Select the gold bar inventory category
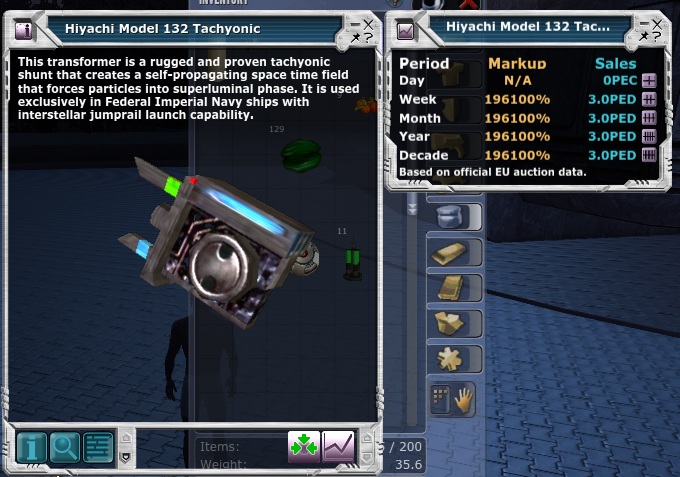The image size is (680, 477). point(449,253)
